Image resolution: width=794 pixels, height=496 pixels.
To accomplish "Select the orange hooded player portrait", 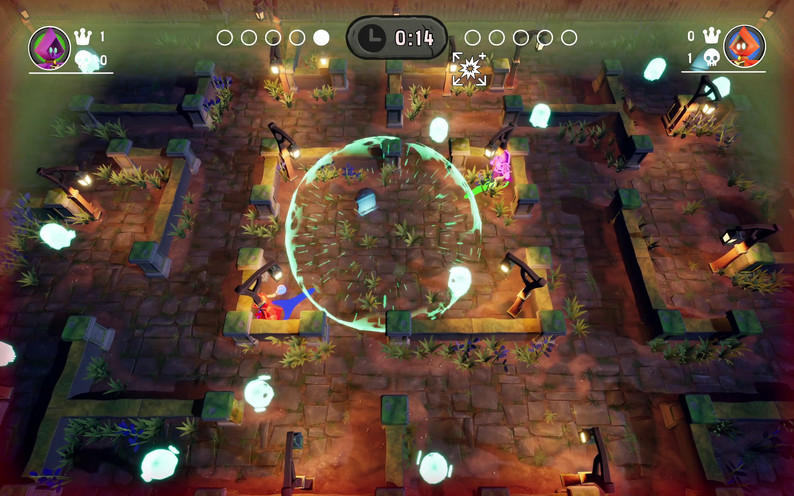I will pyautogui.click(x=744, y=46).
